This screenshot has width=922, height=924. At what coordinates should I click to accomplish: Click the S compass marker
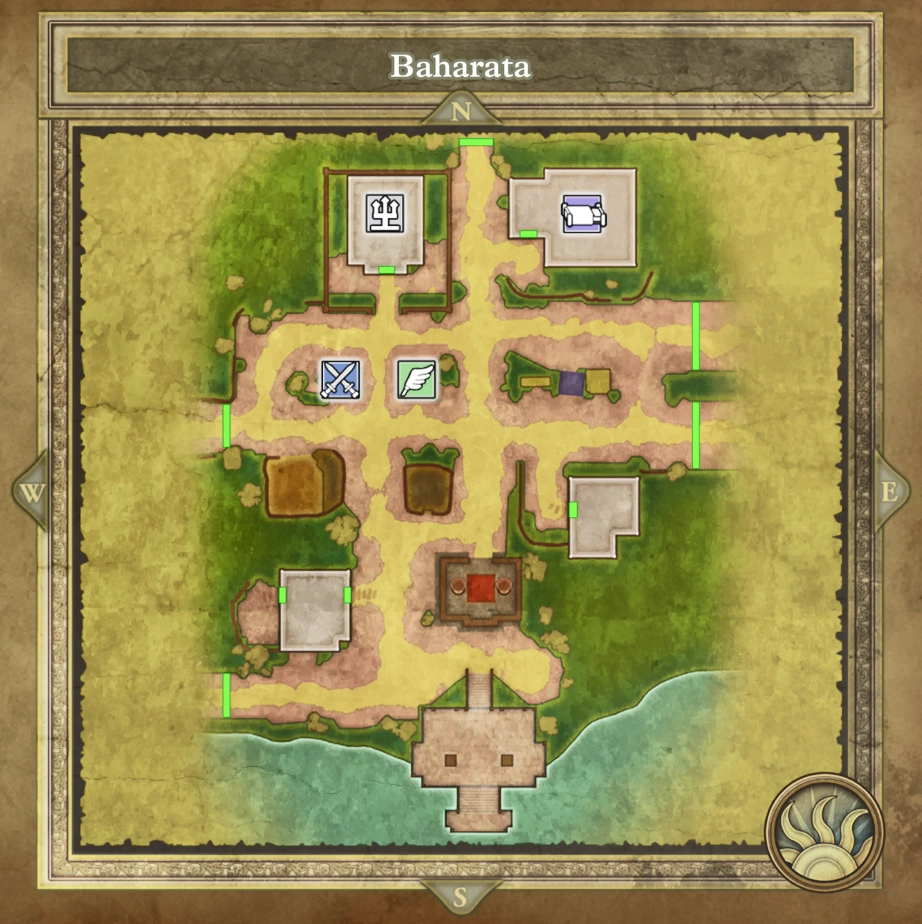click(x=461, y=893)
